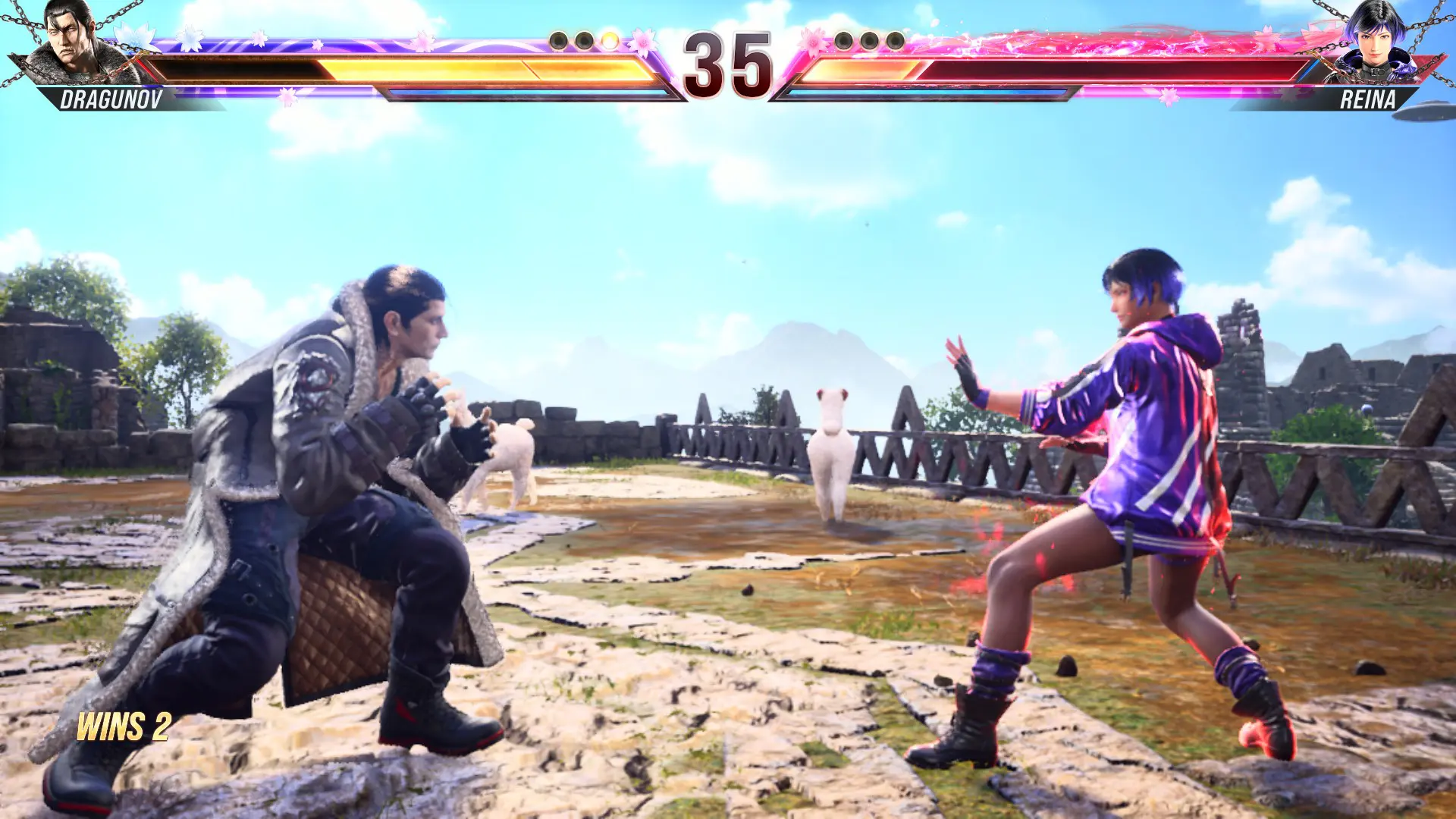Click Reina's character portrait
The image size is (1456, 819).
1376,44
